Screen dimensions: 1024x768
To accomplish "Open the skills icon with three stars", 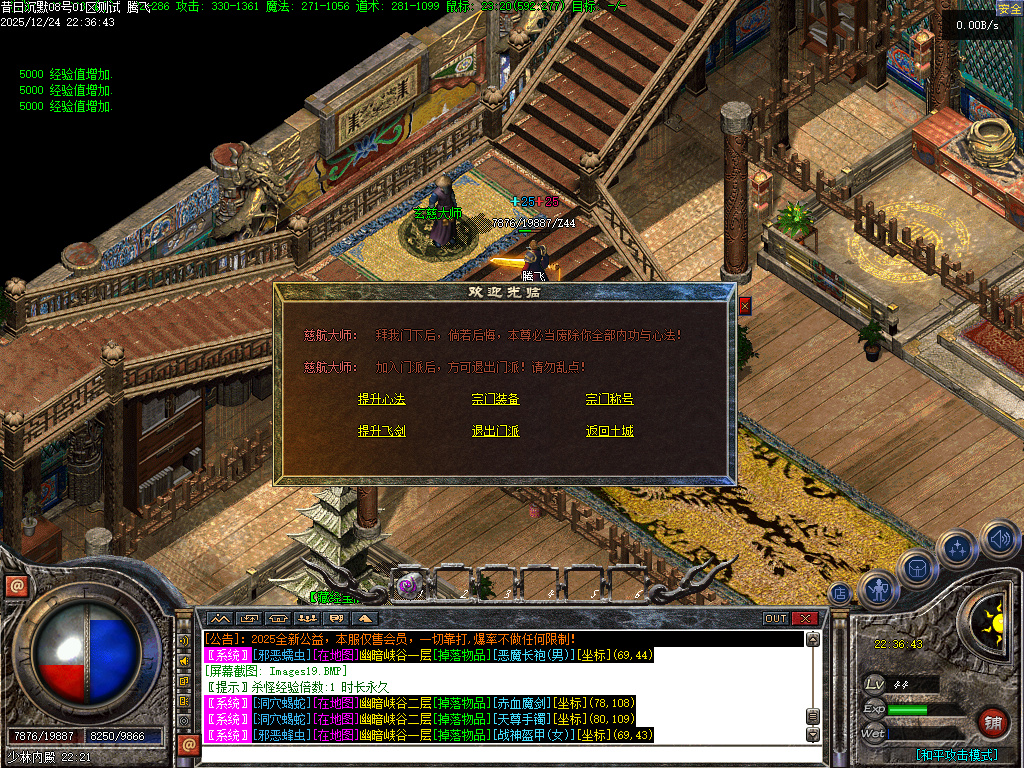I will 957,549.
